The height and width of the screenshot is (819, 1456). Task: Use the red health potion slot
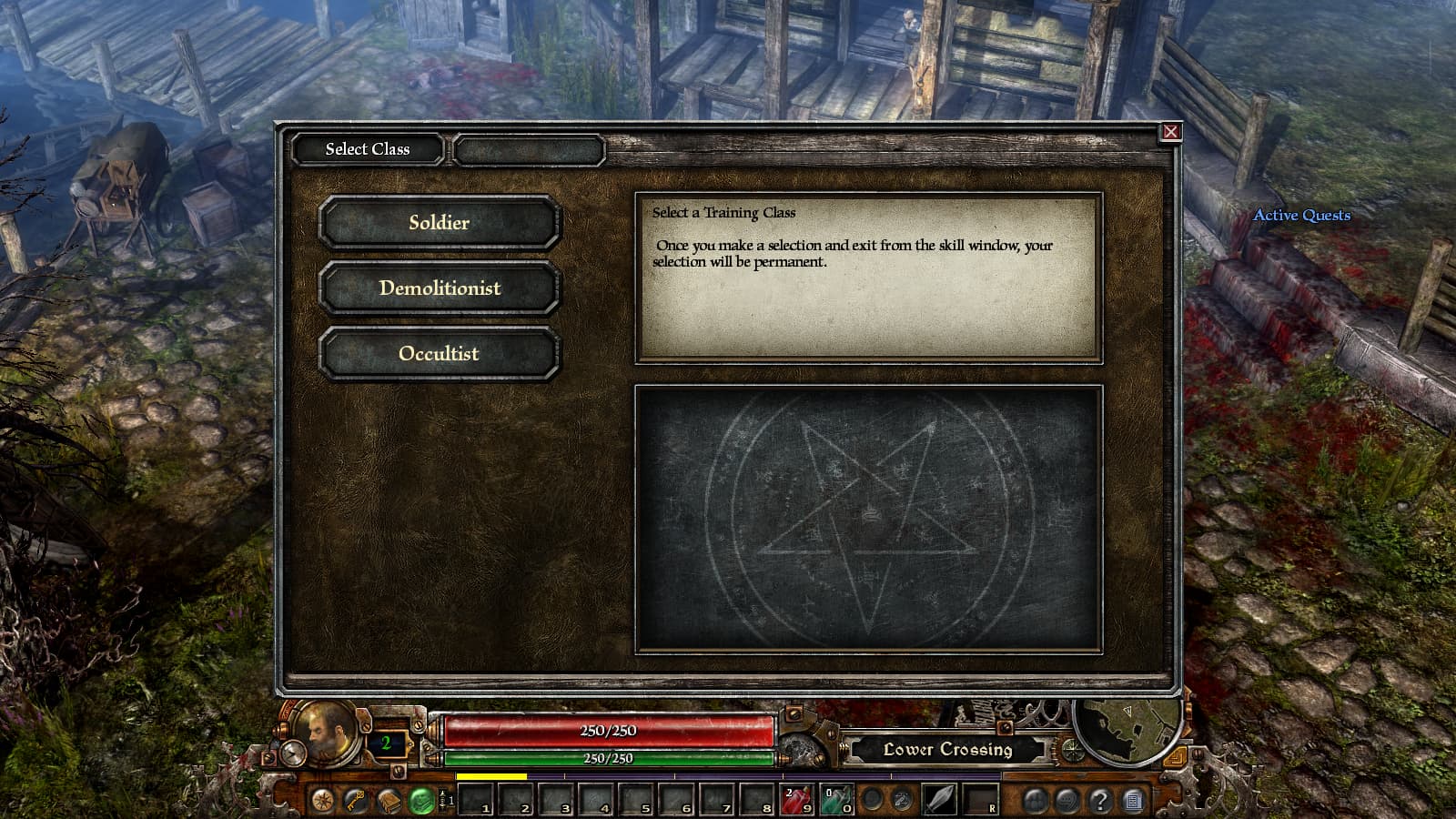tap(797, 800)
